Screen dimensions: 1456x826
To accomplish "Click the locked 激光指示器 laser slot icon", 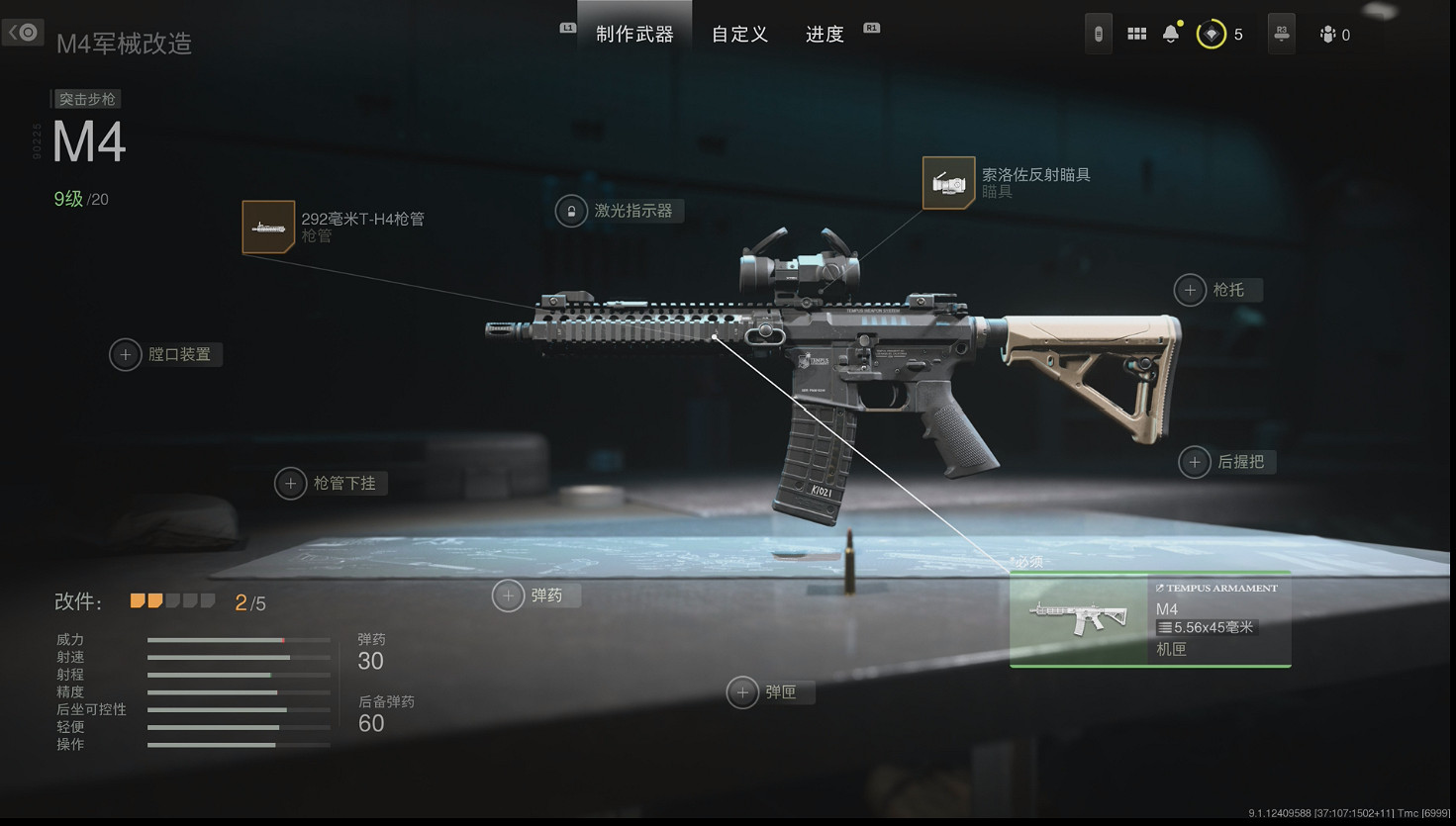I will pyautogui.click(x=570, y=211).
